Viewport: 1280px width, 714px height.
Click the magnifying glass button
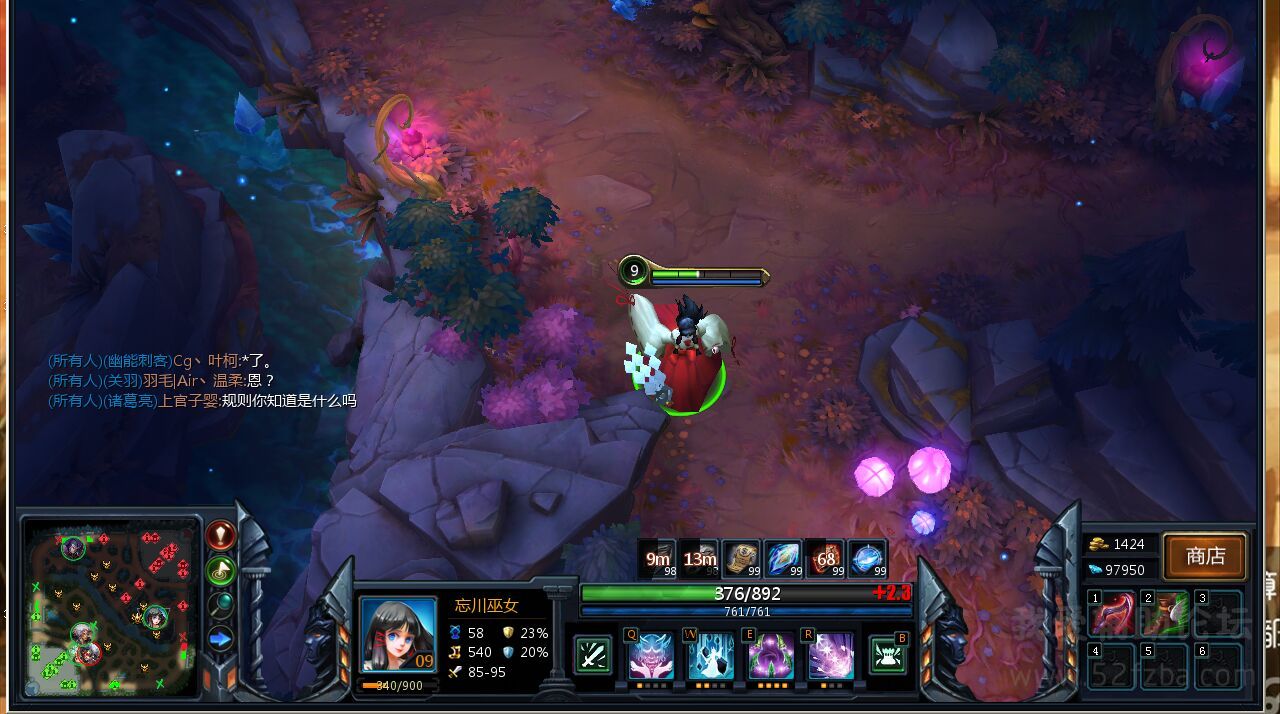[x=220, y=603]
